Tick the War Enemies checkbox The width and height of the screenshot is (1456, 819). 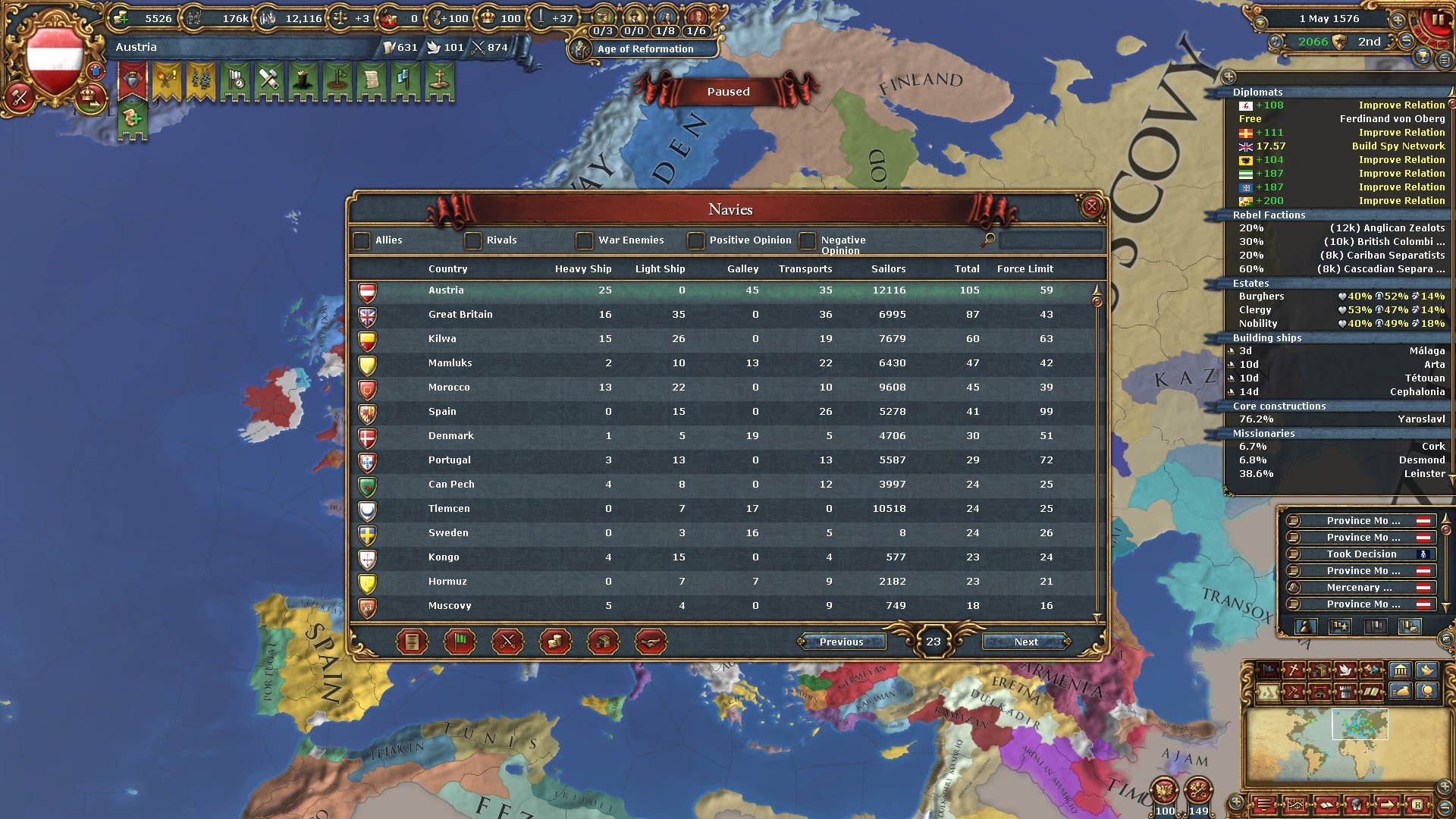pos(584,240)
